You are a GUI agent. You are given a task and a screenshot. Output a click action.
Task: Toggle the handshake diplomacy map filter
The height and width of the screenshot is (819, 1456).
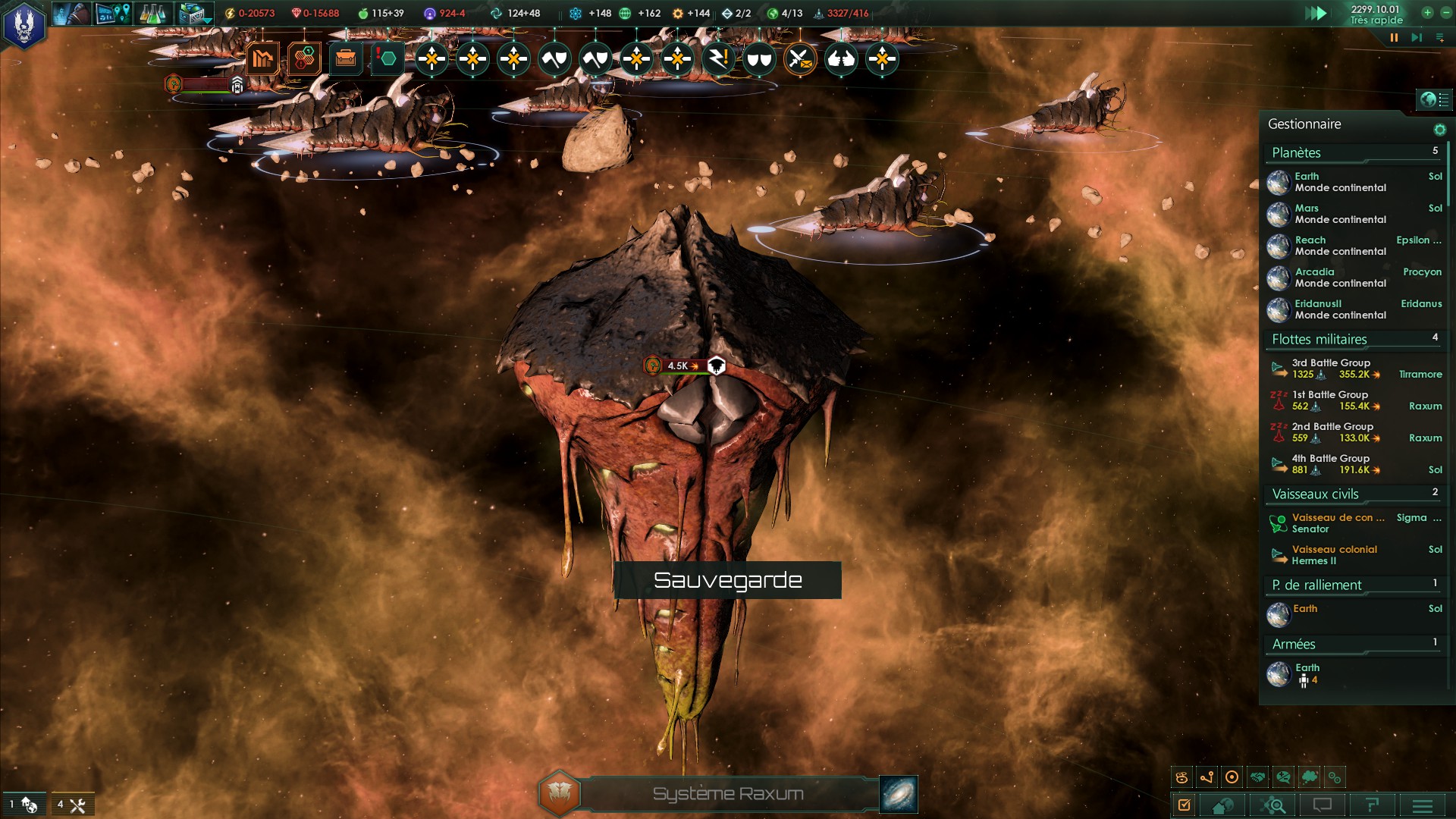(x=1258, y=777)
